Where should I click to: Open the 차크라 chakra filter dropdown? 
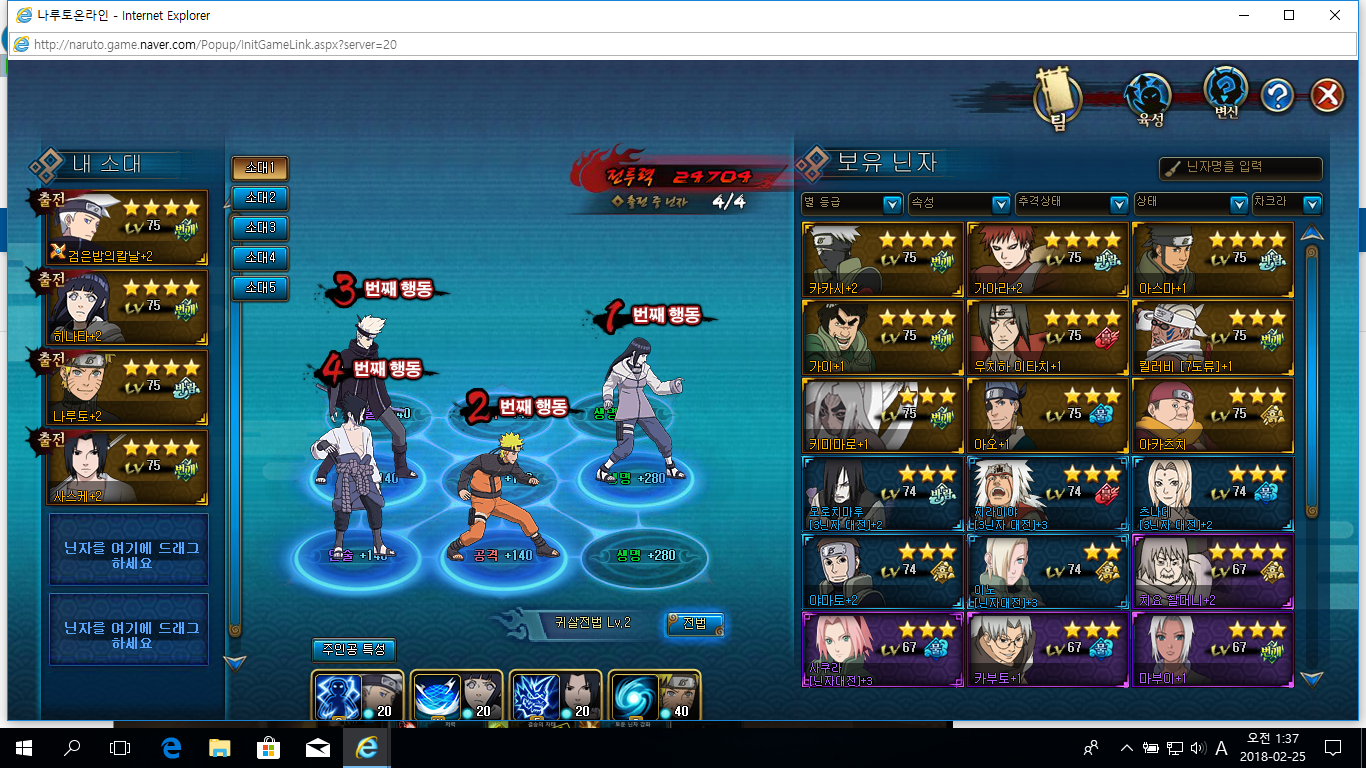coord(1286,203)
